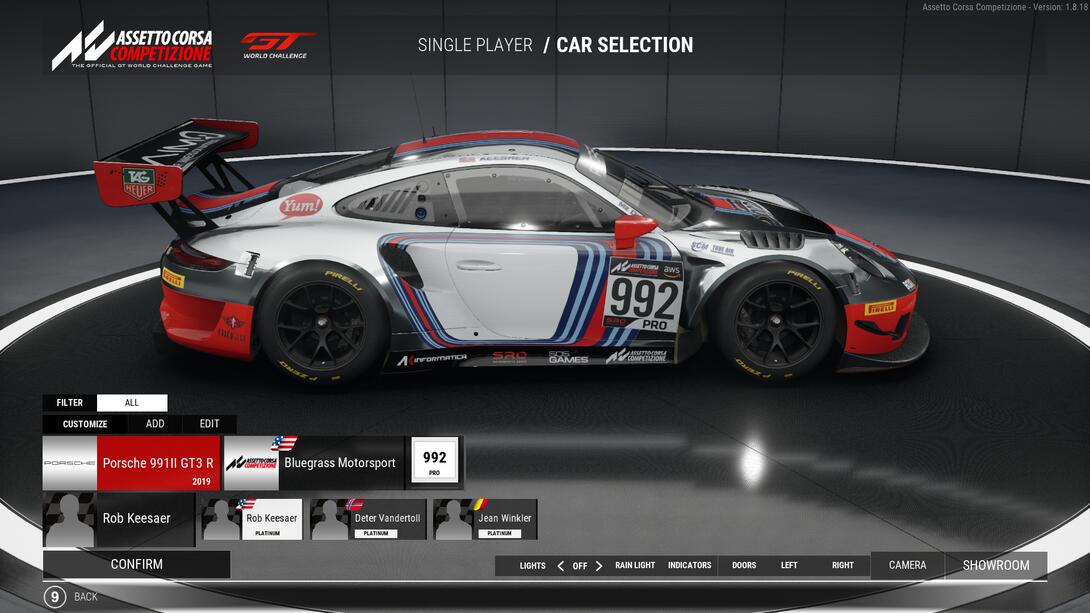The height and width of the screenshot is (613, 1090).
Task: Select the 992 PRO car number tile
Action: pyautogui.click(x=434, y=463)
